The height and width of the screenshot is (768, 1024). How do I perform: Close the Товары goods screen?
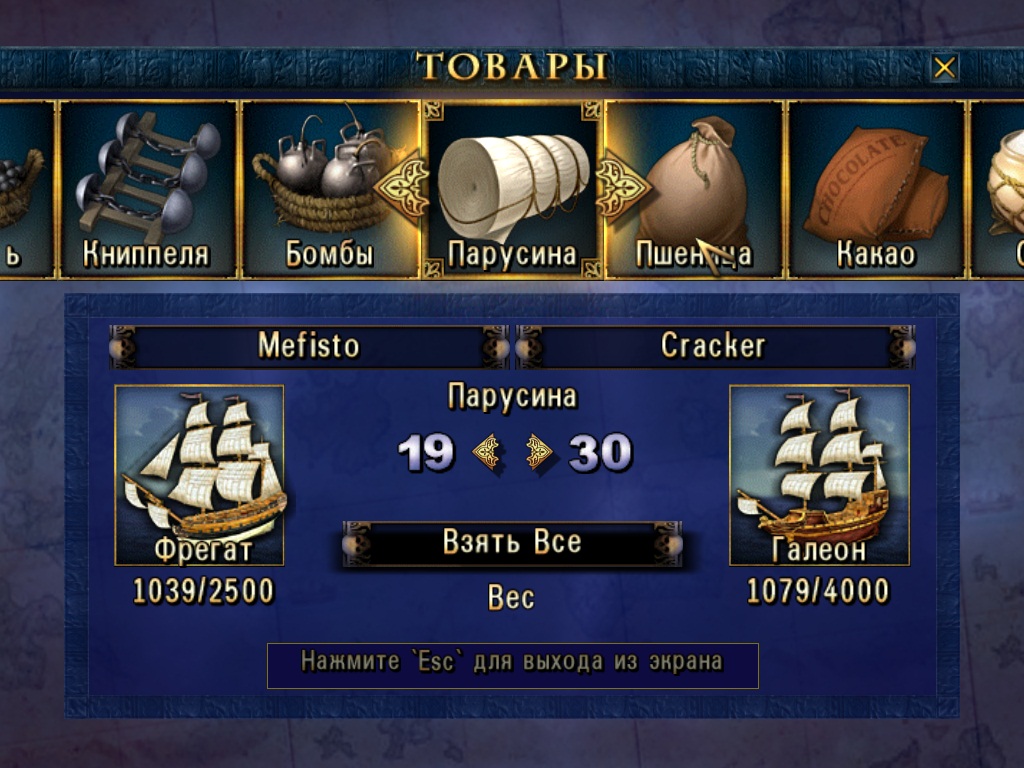[944, 68]
